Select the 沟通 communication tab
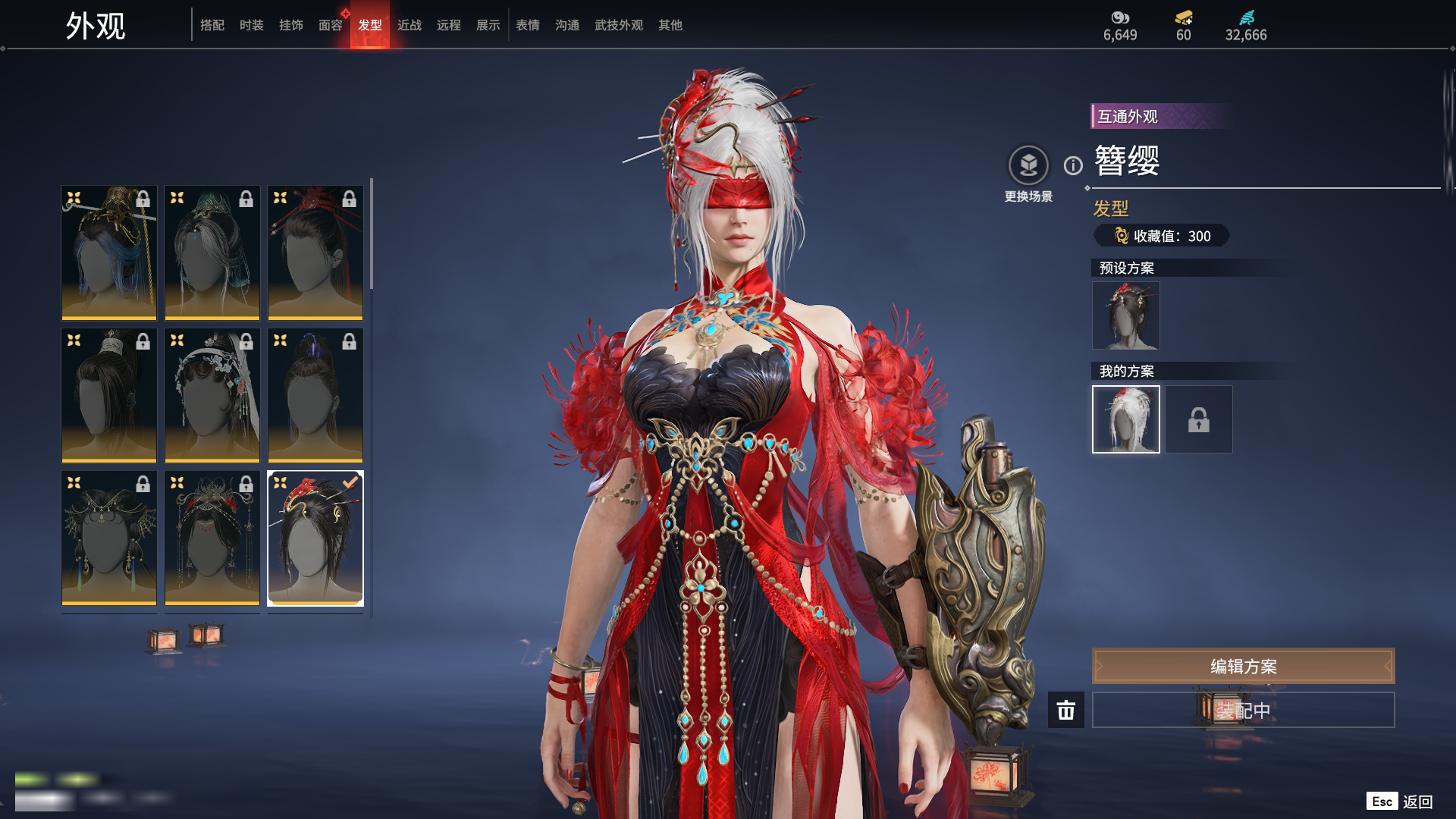This screenshot has width=1456, height=819. pos(566,25)
